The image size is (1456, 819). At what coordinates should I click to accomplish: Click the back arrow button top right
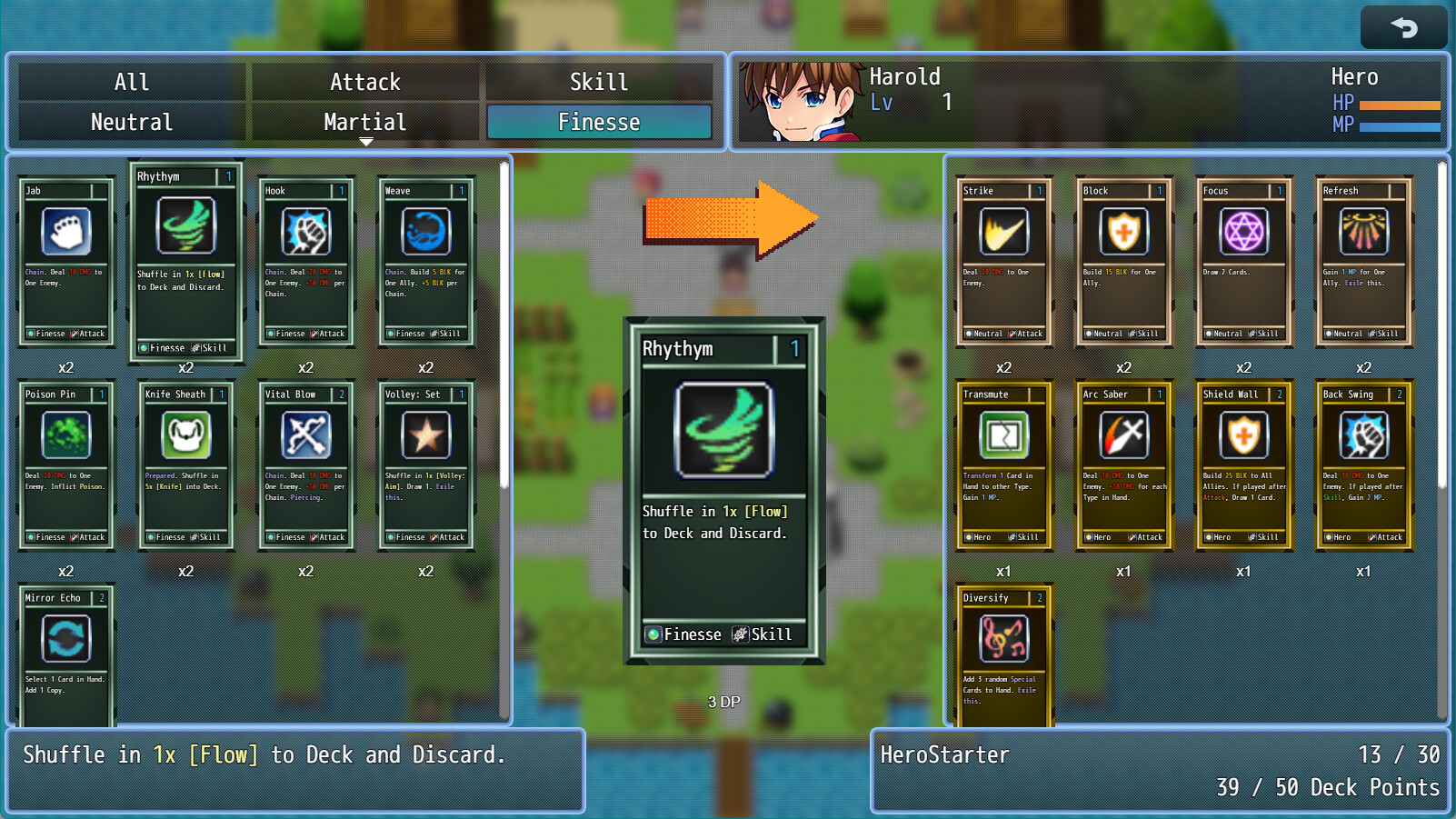tap(1403, 26)
